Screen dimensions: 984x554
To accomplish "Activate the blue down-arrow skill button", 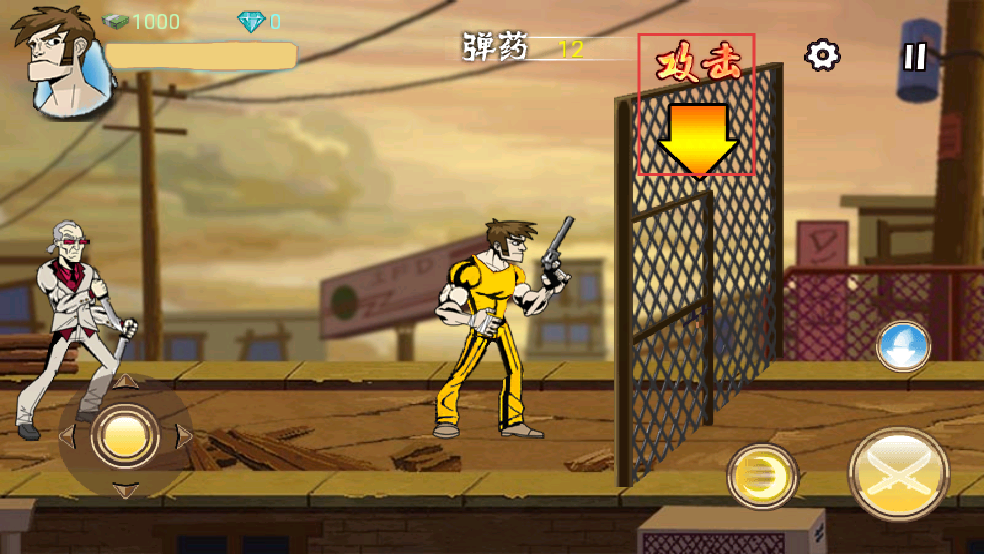I will coord(903,347).
